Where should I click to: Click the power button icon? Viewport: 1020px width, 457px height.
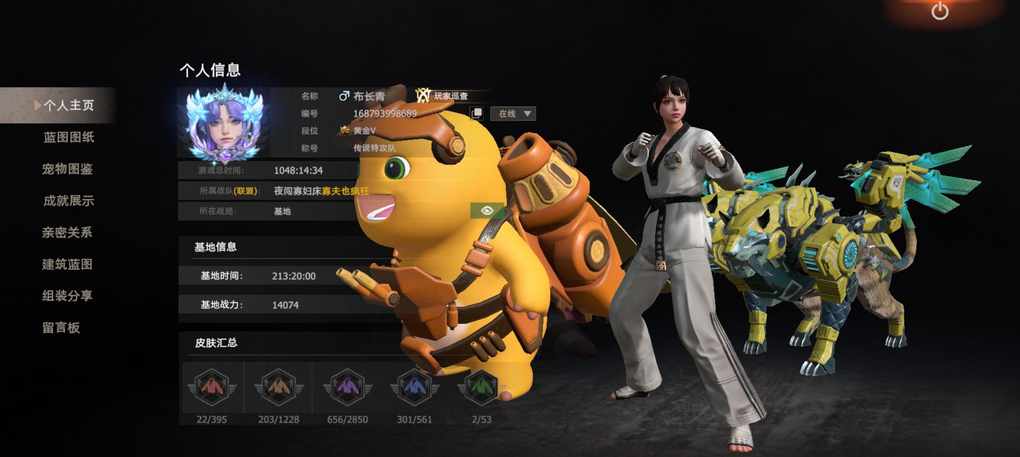click(939, 12)
